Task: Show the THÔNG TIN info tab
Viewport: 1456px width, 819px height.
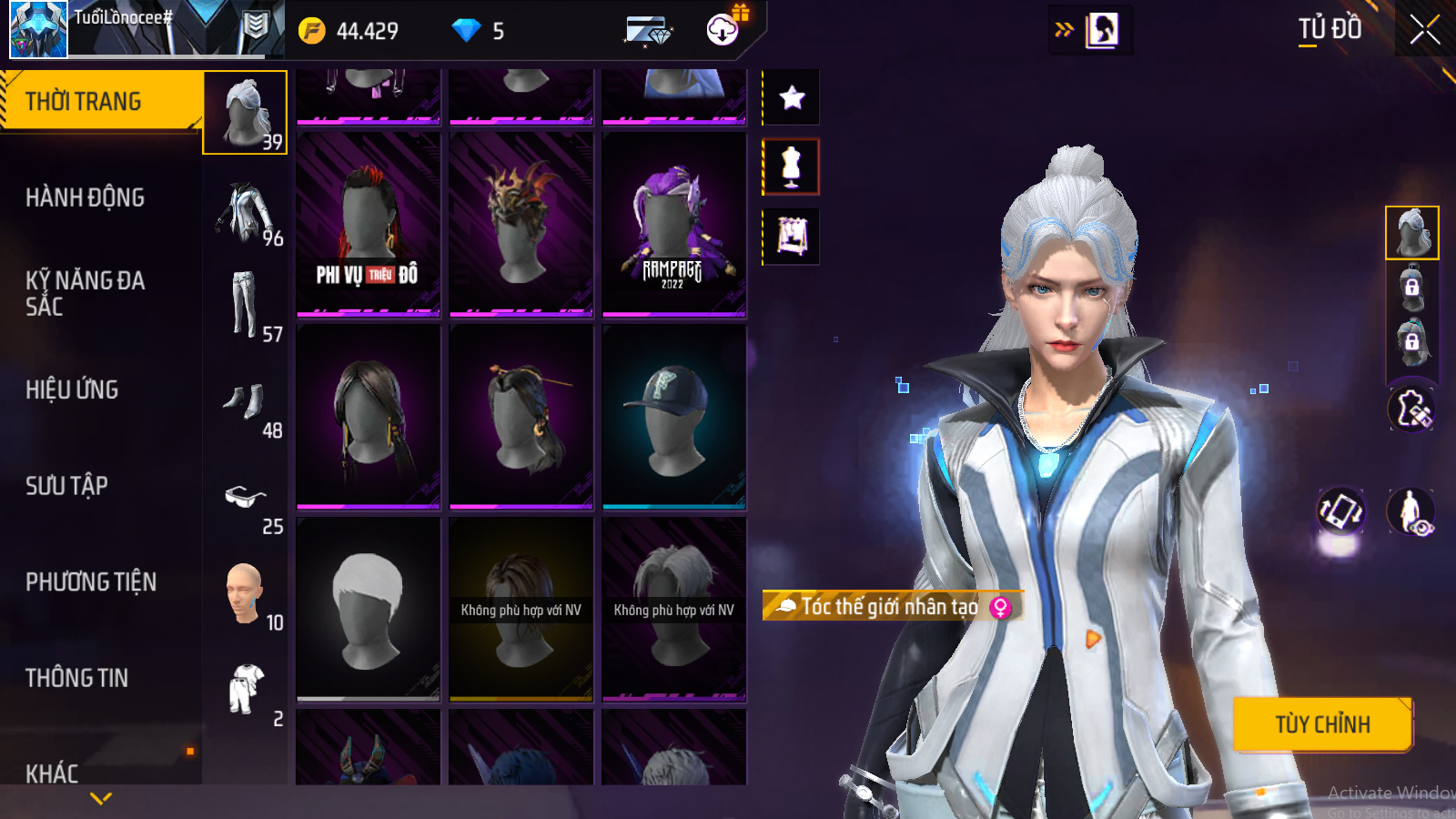Action: click(x=76, y=678)
